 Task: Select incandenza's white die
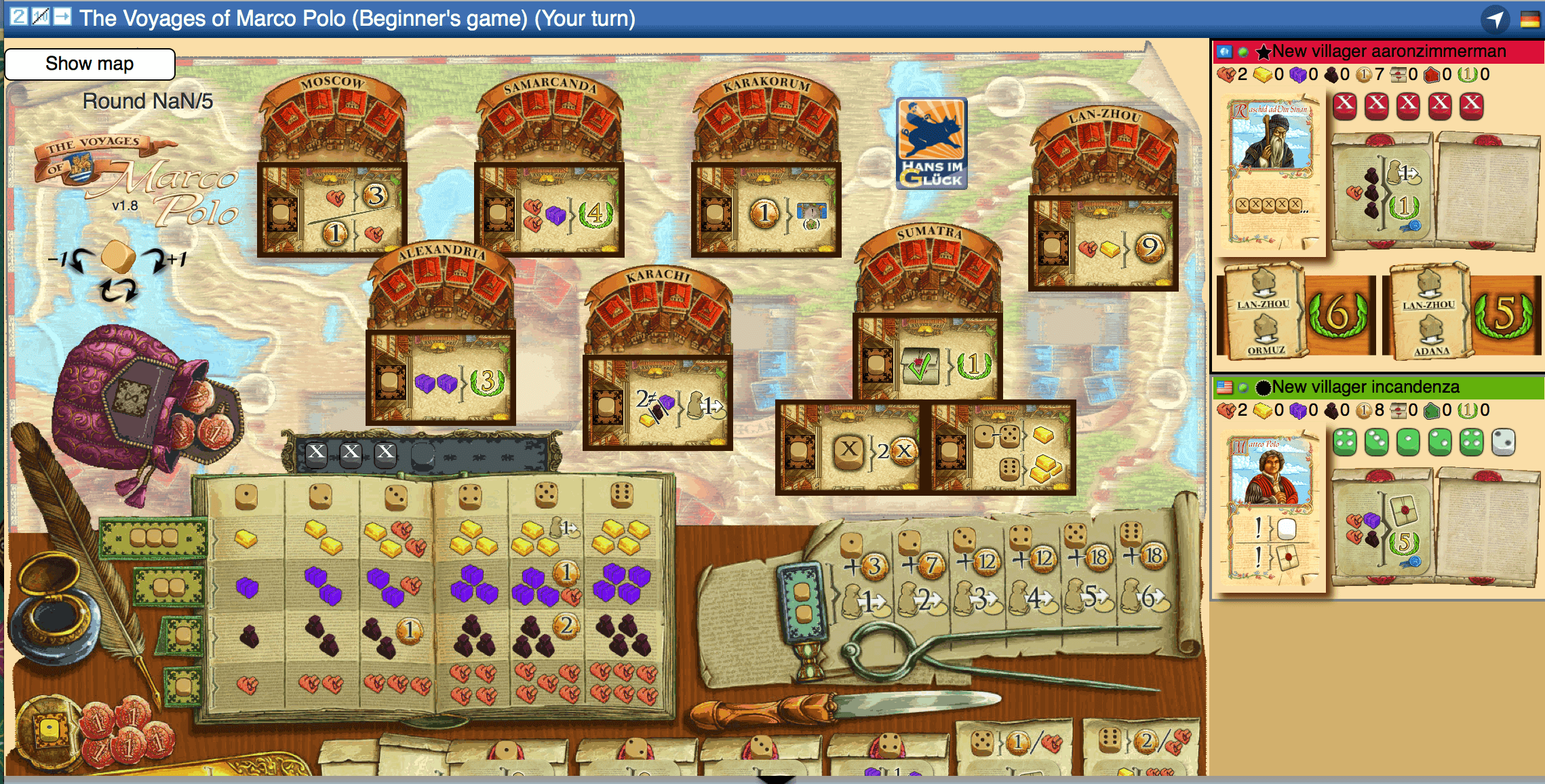(1504, 442)
